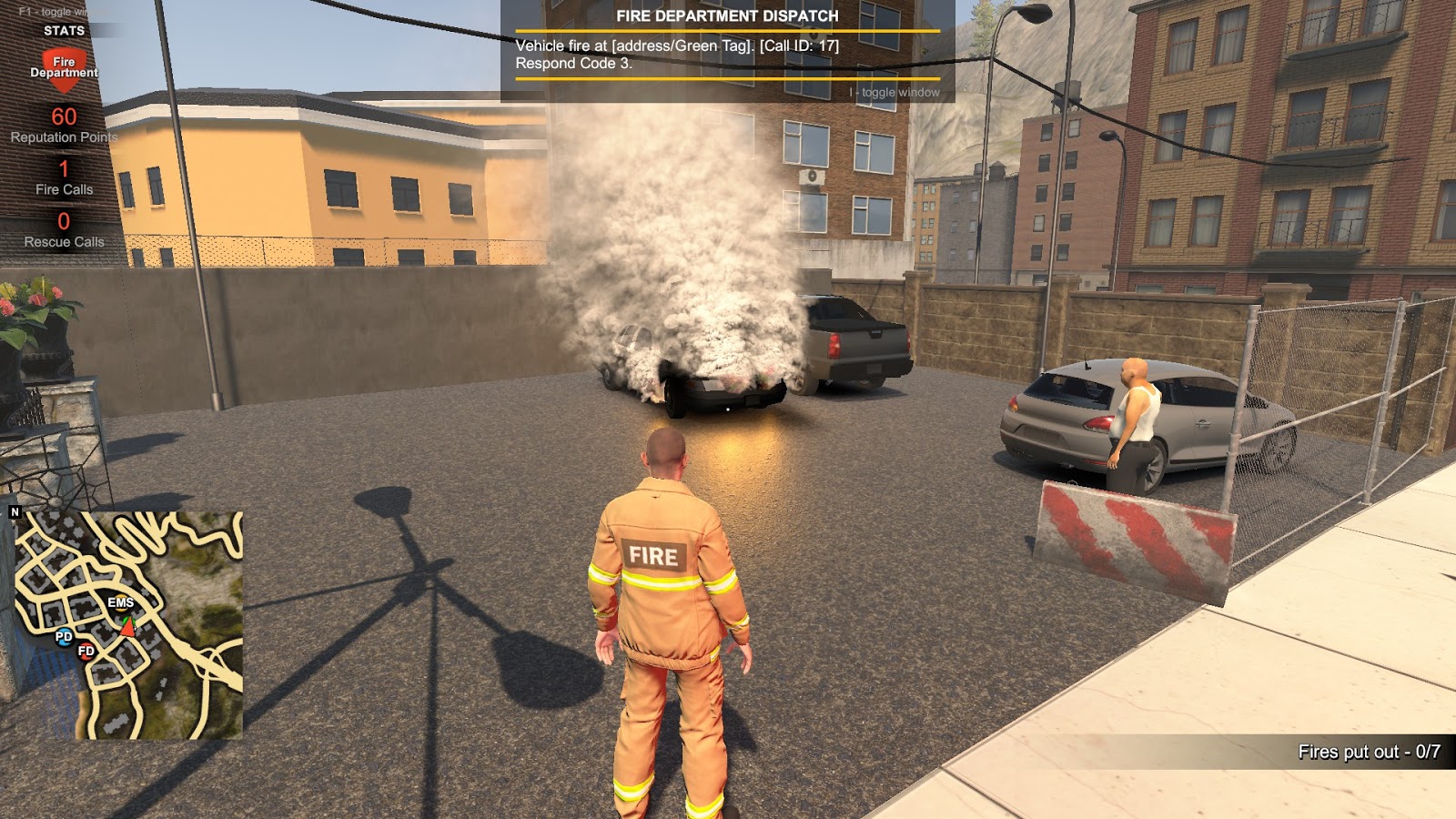The width and height of the screenshot is (1456, 819).
Task: Click the N compass marker on the minimap
Action: click(x=15, y=512)
